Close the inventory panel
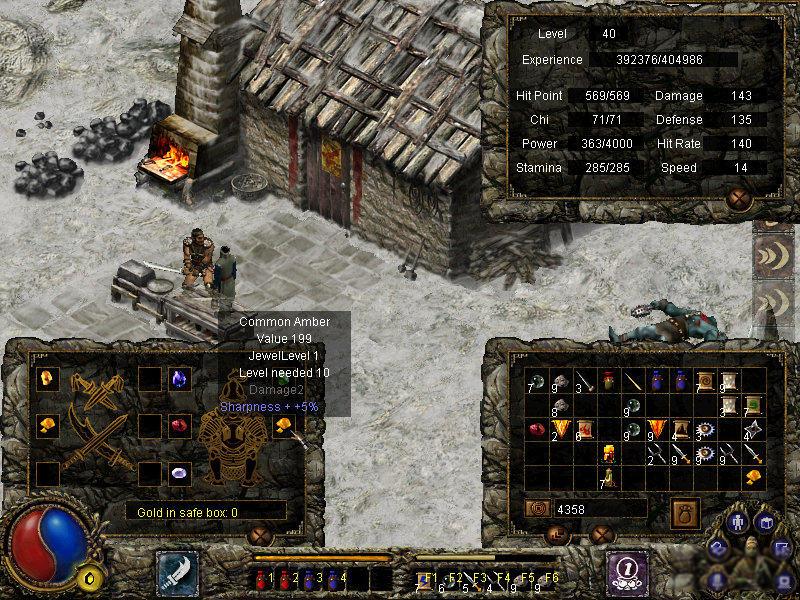800x600 pixels. click(601, 534)
